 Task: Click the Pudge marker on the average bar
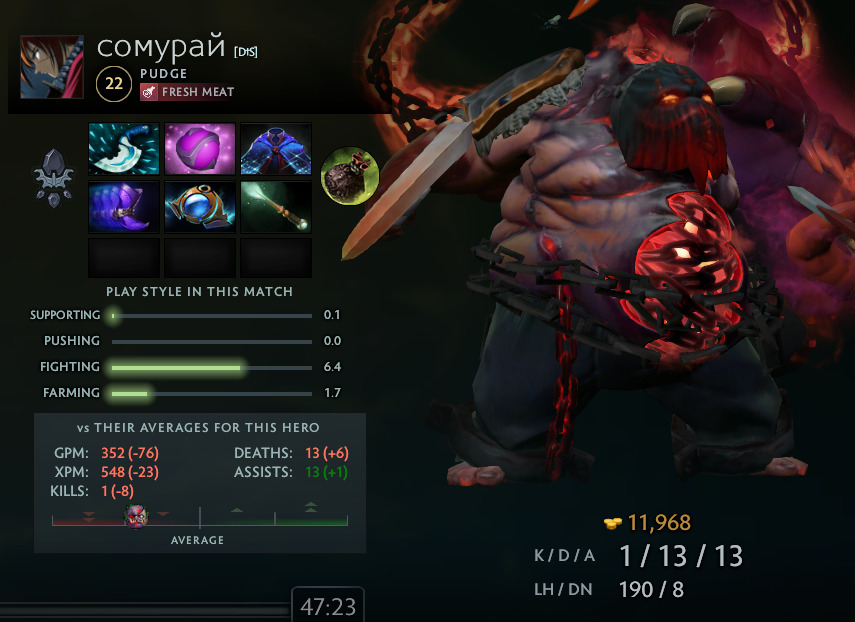(x=136, y=516)
